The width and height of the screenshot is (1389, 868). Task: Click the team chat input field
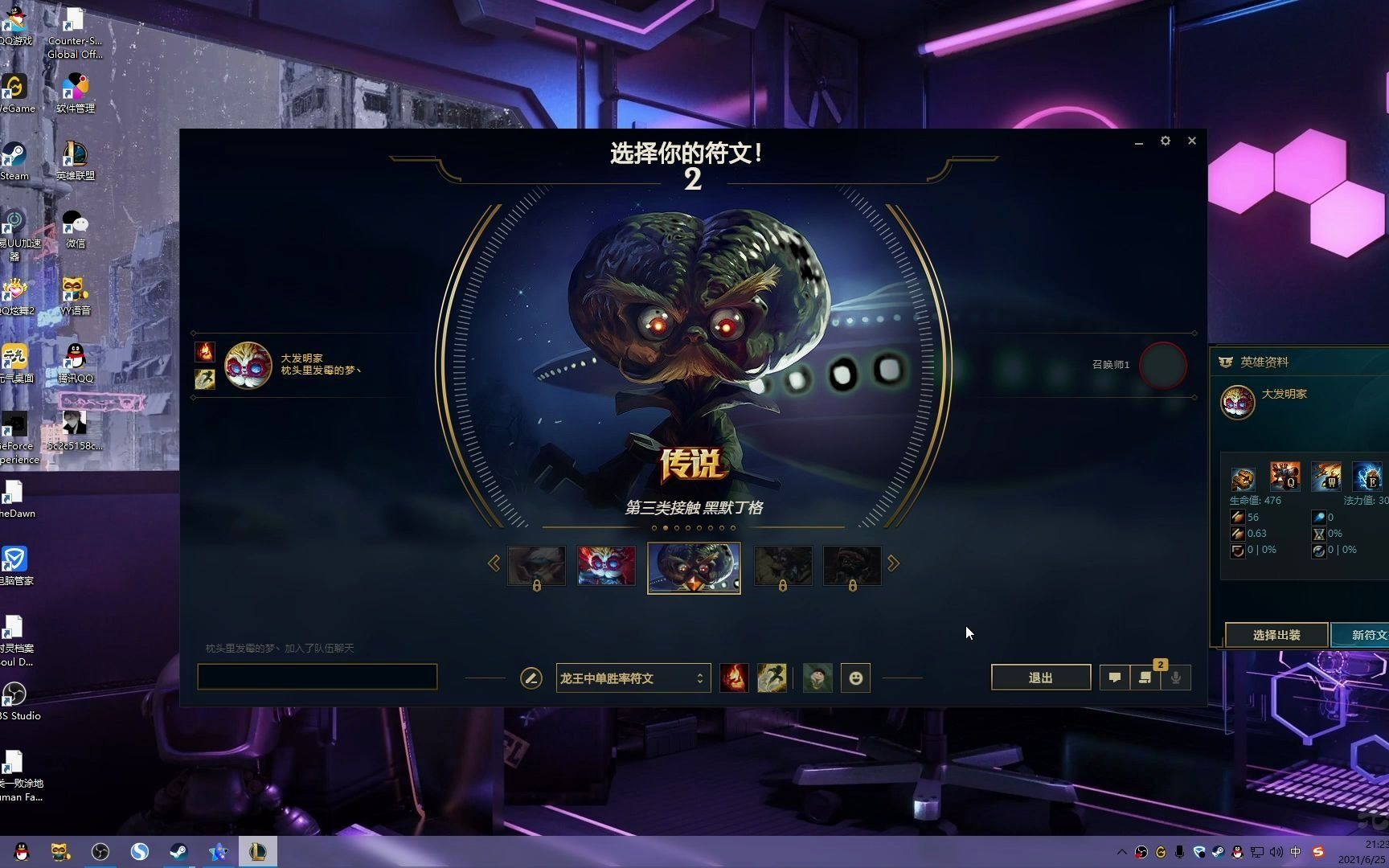click(x=317, y=676)
